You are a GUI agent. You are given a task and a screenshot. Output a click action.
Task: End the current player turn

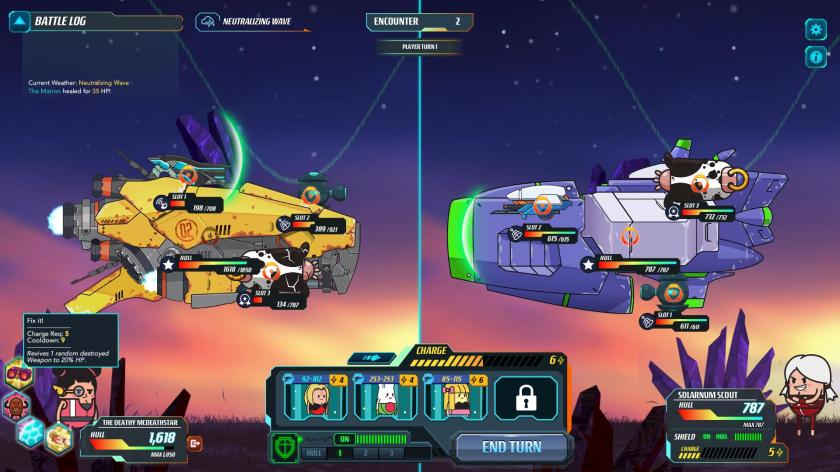[x=512, y=446]
